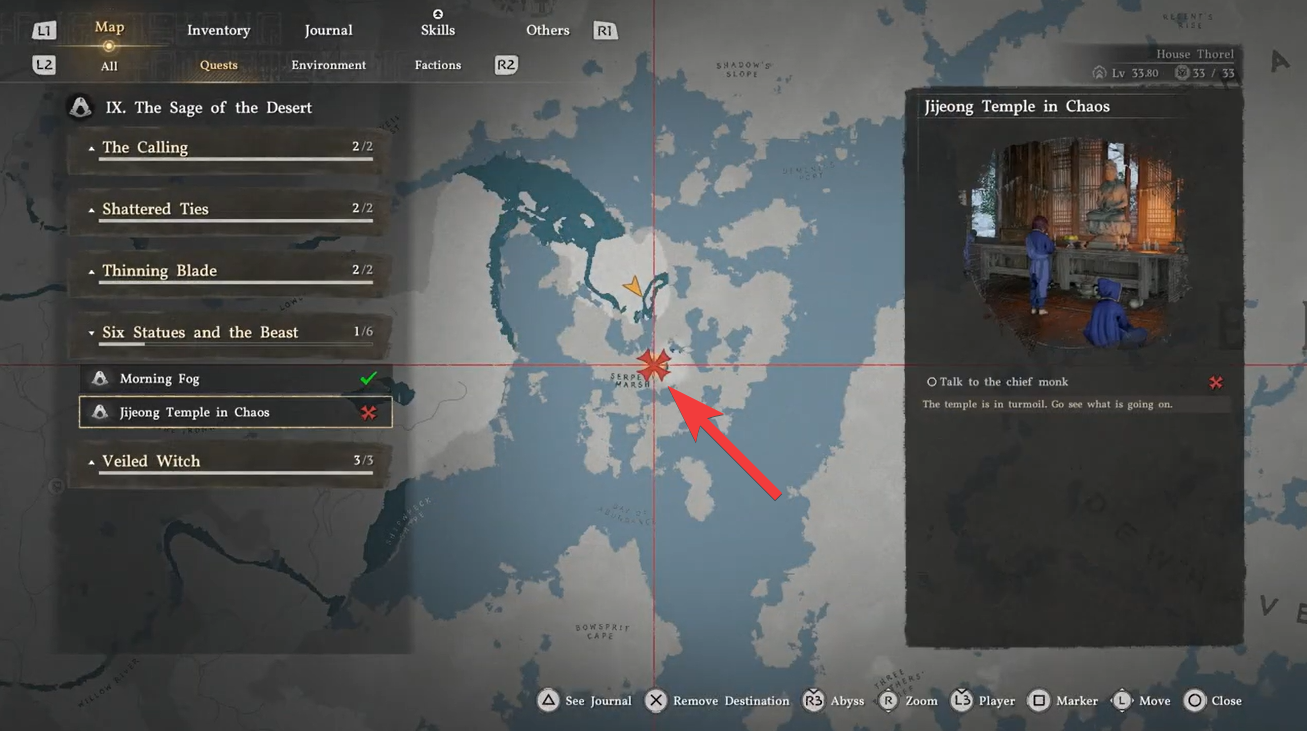Go to the Skills tab
Screen dimensions: 1307x731
coord(438,30)
